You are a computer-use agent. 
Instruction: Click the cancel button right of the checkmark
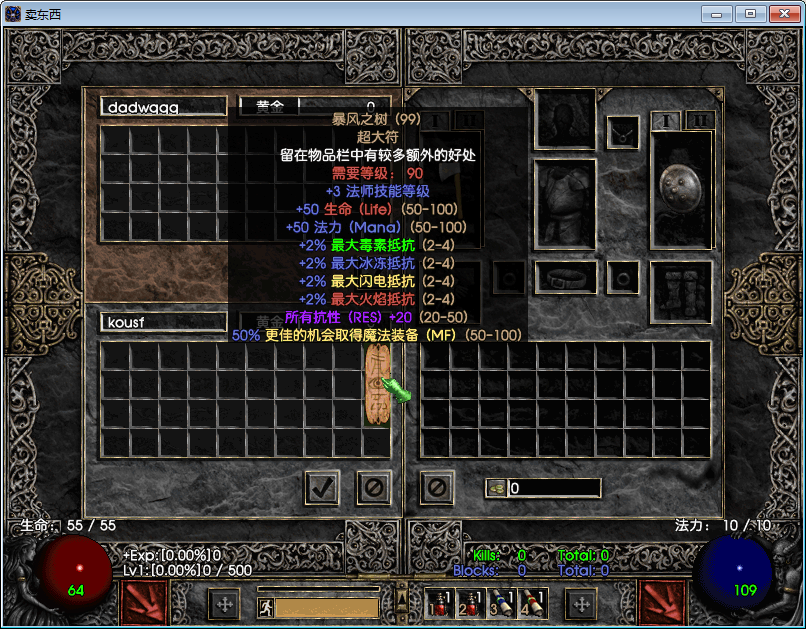[374, 488]
